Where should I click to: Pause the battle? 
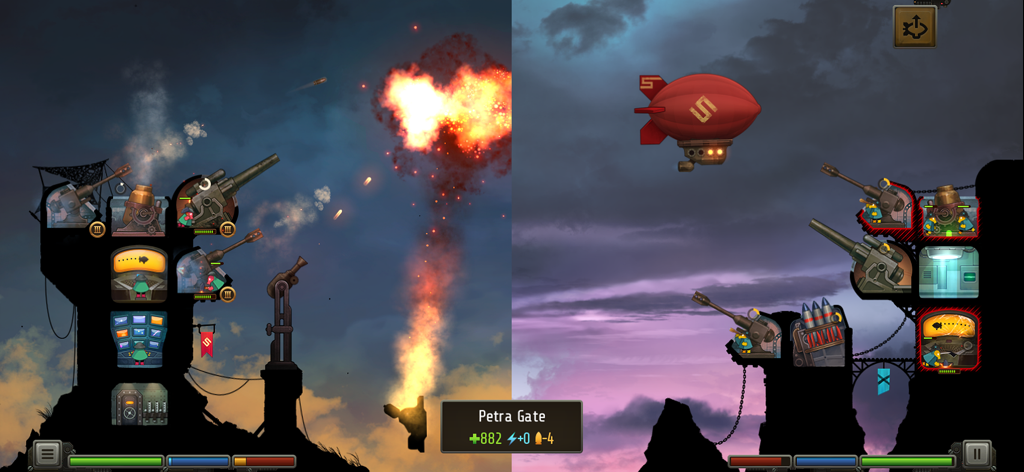tap(976, 454)
